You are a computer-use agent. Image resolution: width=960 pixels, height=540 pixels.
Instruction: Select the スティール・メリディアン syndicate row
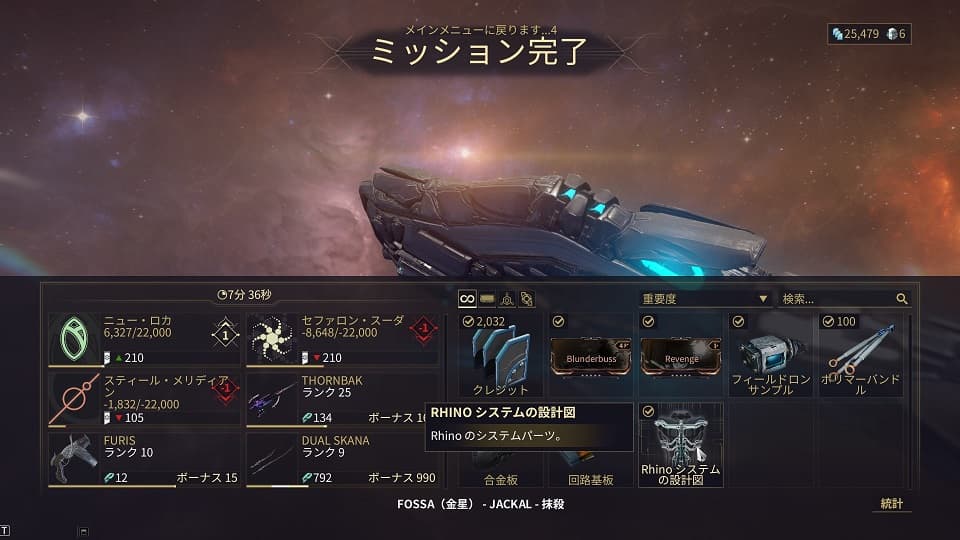(x=143, y=399)
